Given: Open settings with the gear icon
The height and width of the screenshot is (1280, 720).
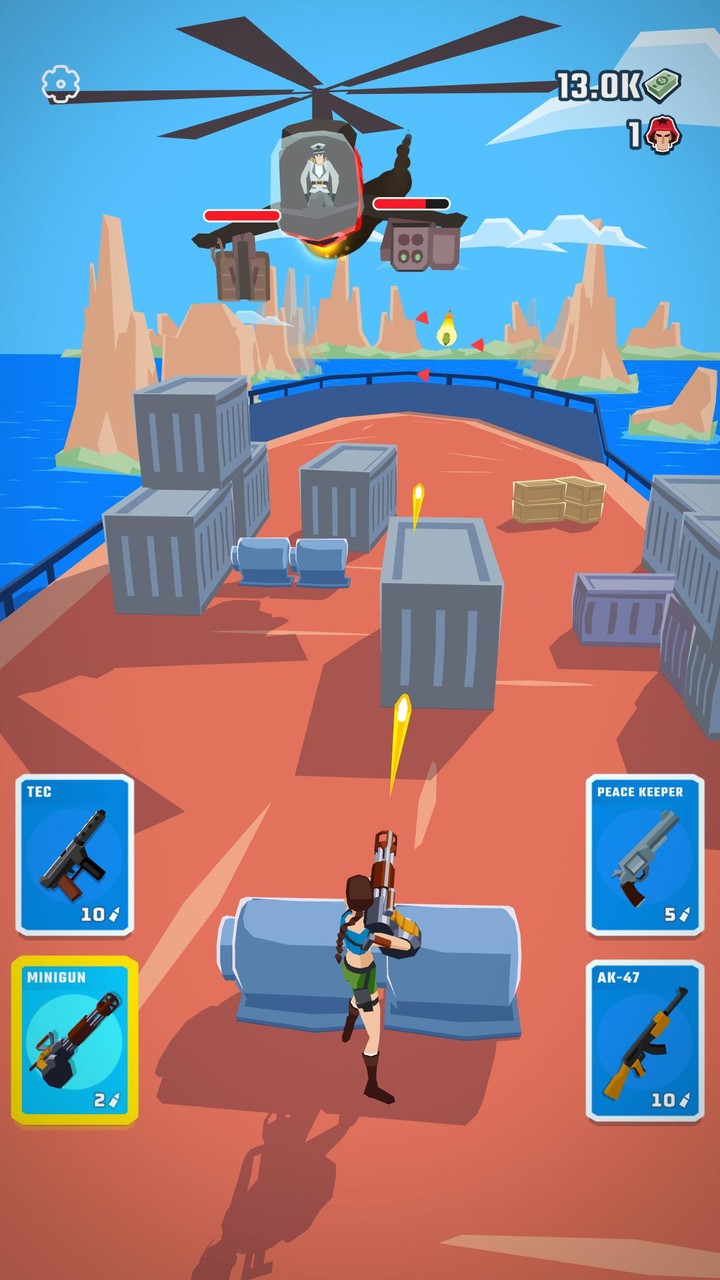Looking at the screenshot, I should tap(60, 84).
